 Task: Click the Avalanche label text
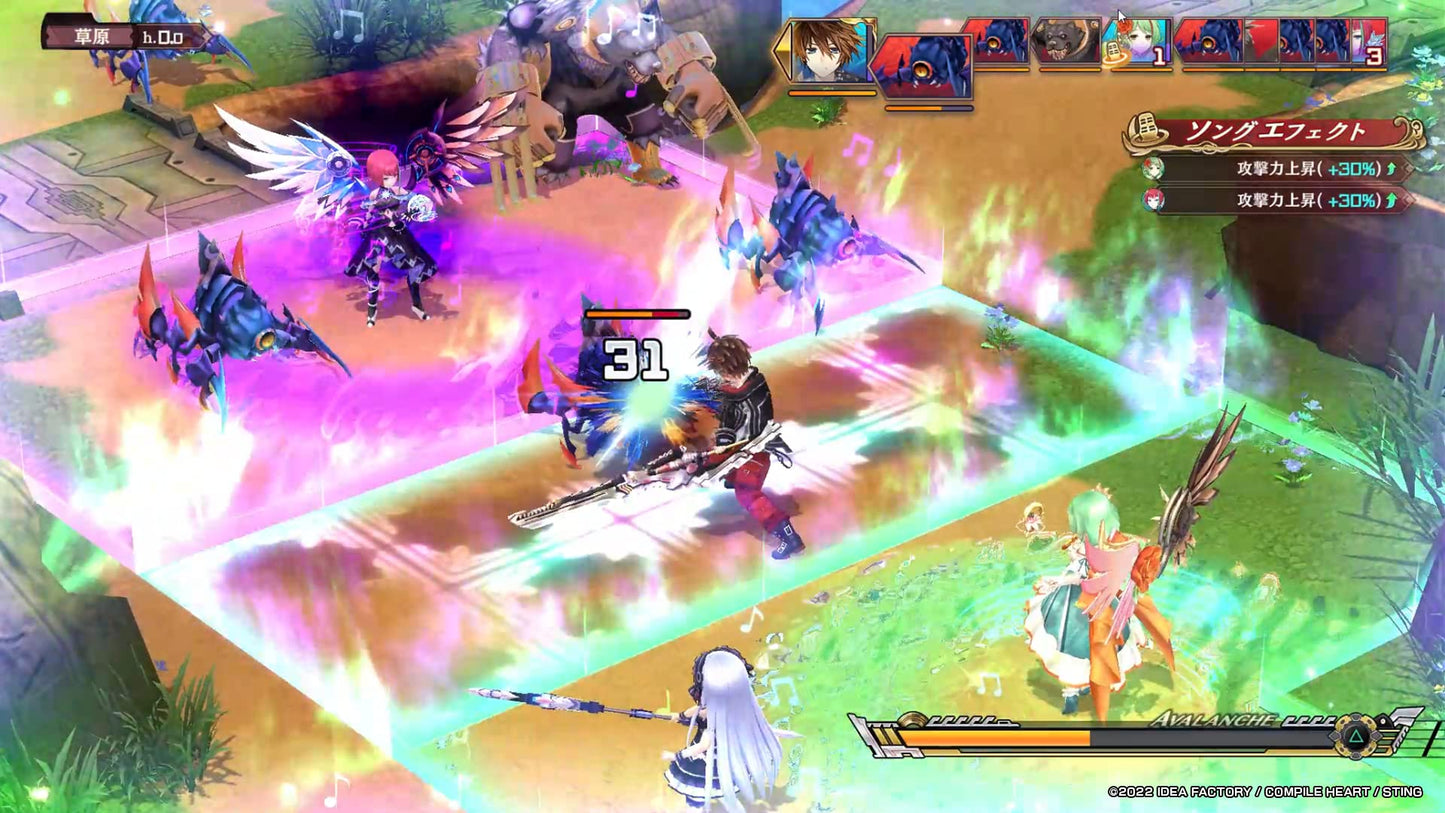click(x=1215, y=718)
